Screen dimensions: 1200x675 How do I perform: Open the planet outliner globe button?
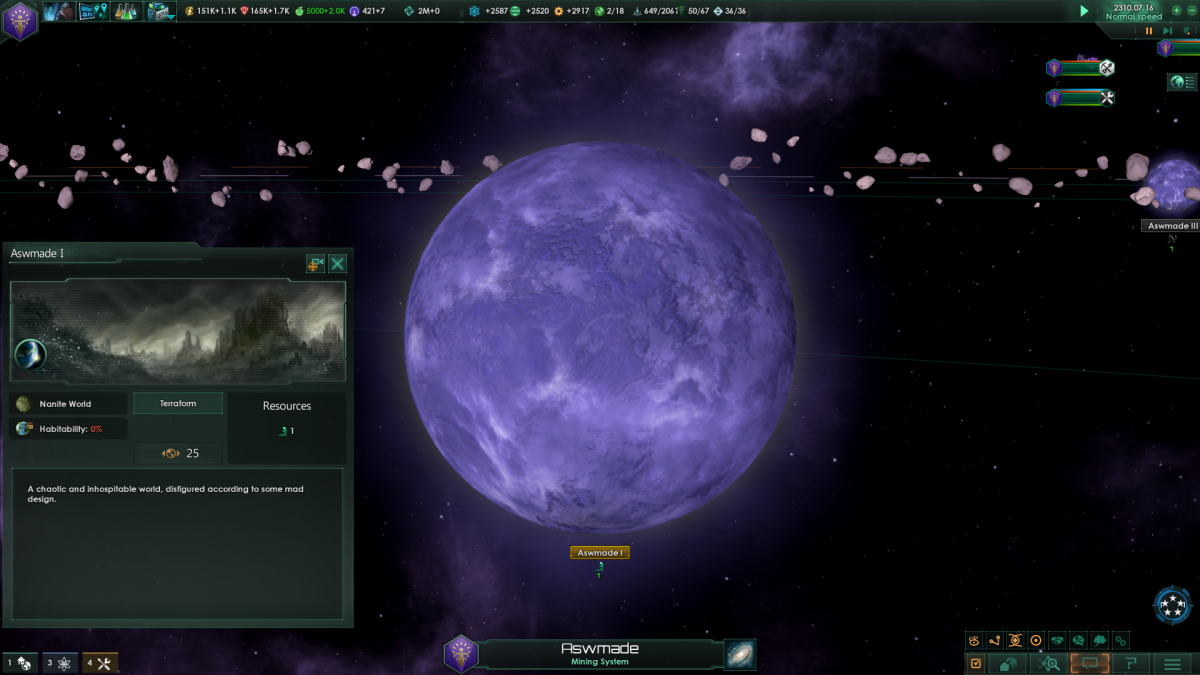point(1182,82)
